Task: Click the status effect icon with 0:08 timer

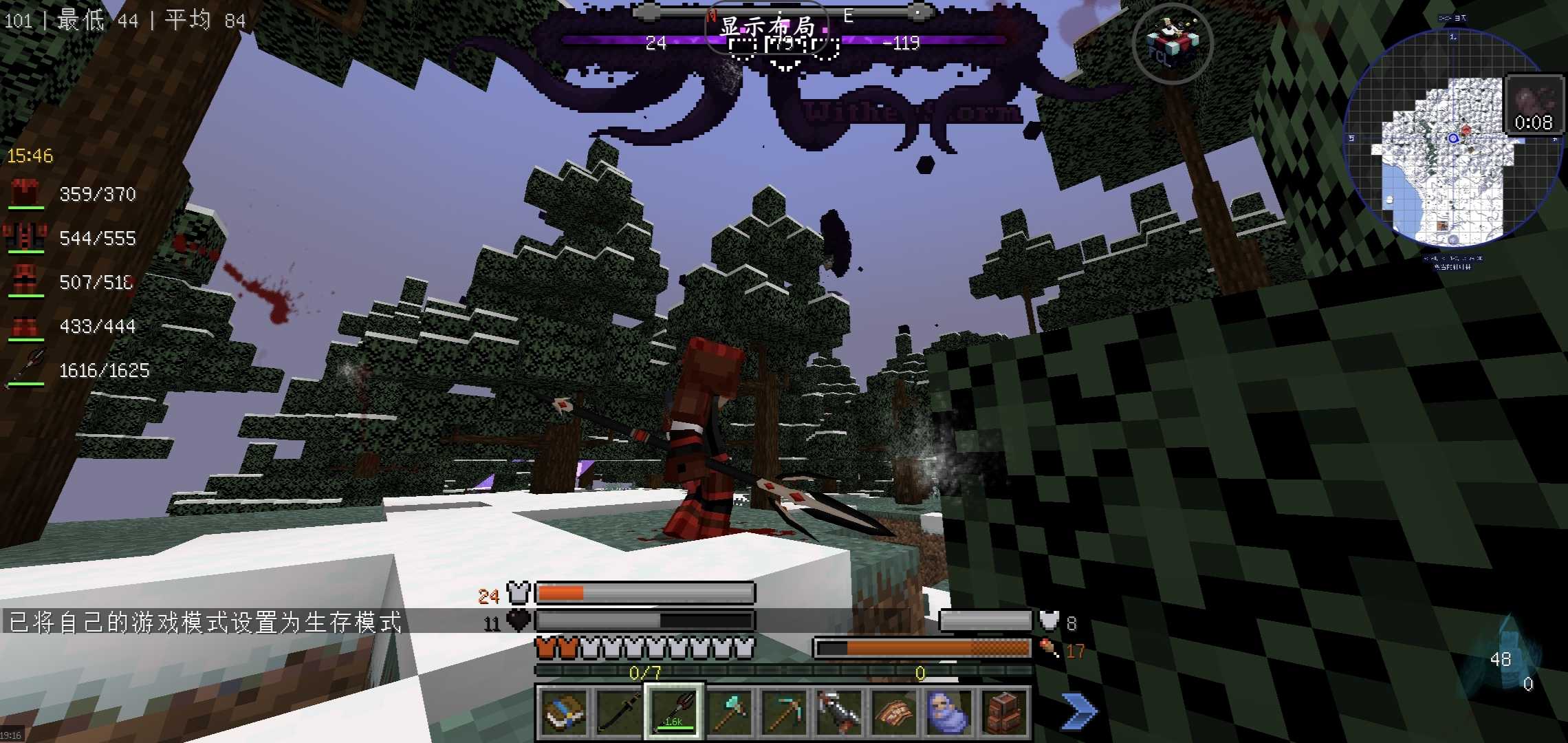Action: tap(1533, 106)
